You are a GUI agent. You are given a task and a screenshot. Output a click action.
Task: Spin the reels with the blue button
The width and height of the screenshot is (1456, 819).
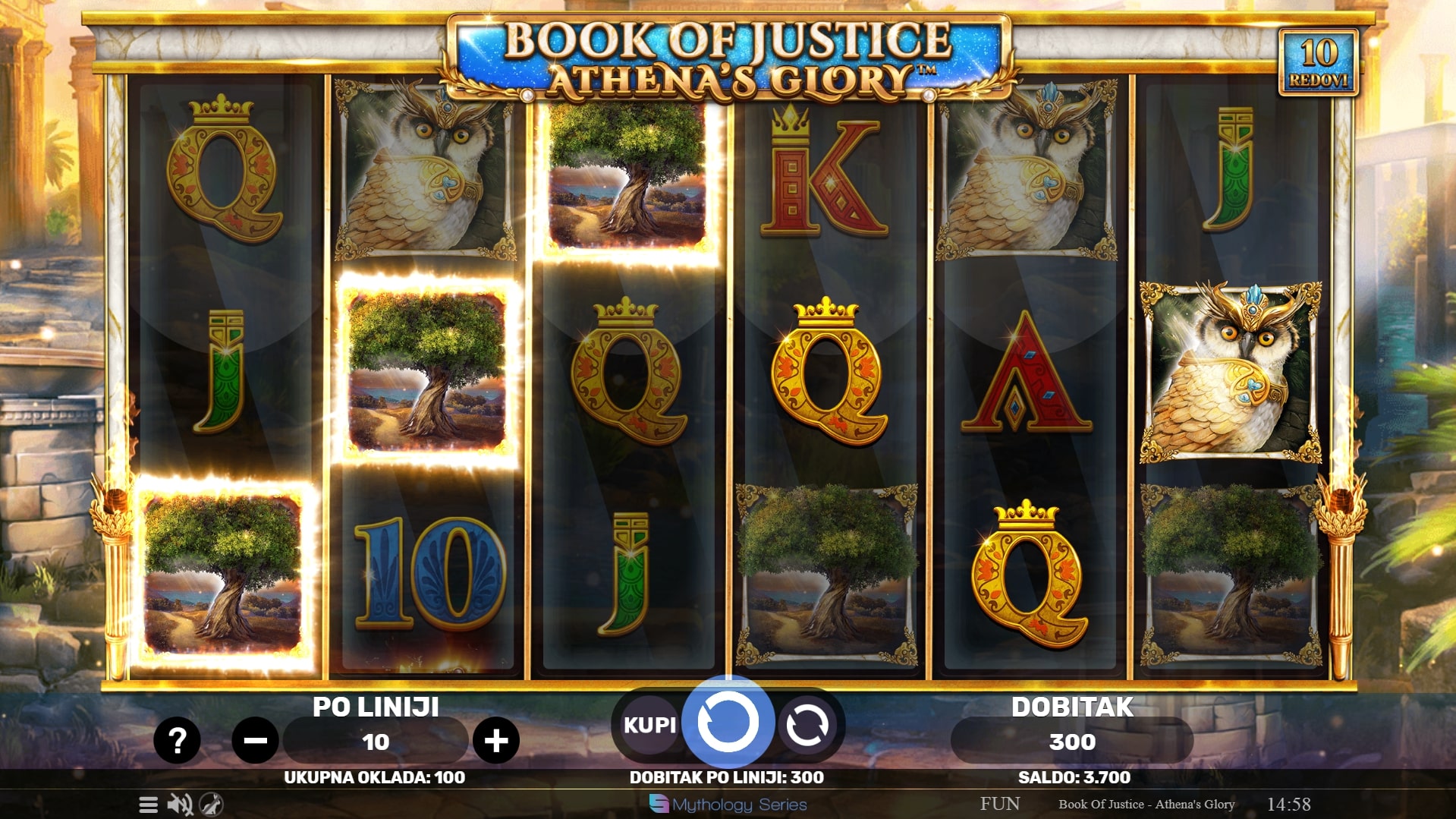click(728, 723)
